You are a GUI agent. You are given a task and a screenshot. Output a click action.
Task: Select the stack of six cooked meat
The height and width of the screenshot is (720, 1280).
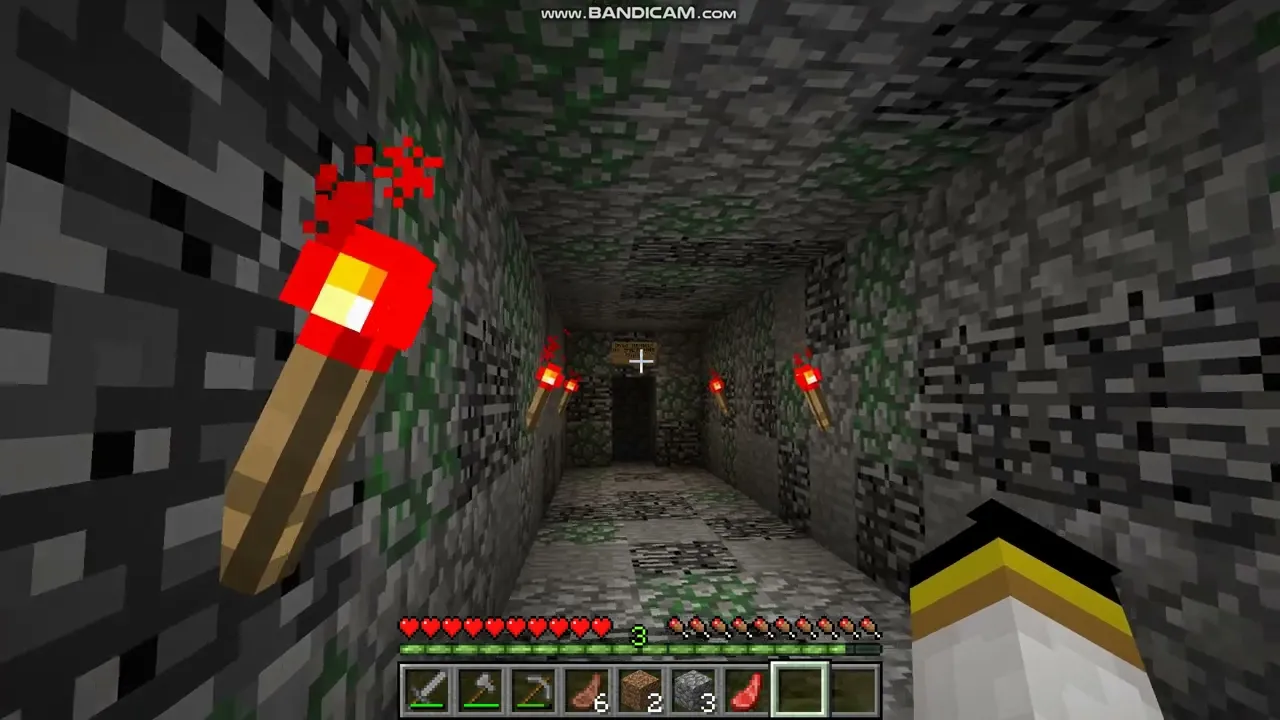tap(586, 689)
